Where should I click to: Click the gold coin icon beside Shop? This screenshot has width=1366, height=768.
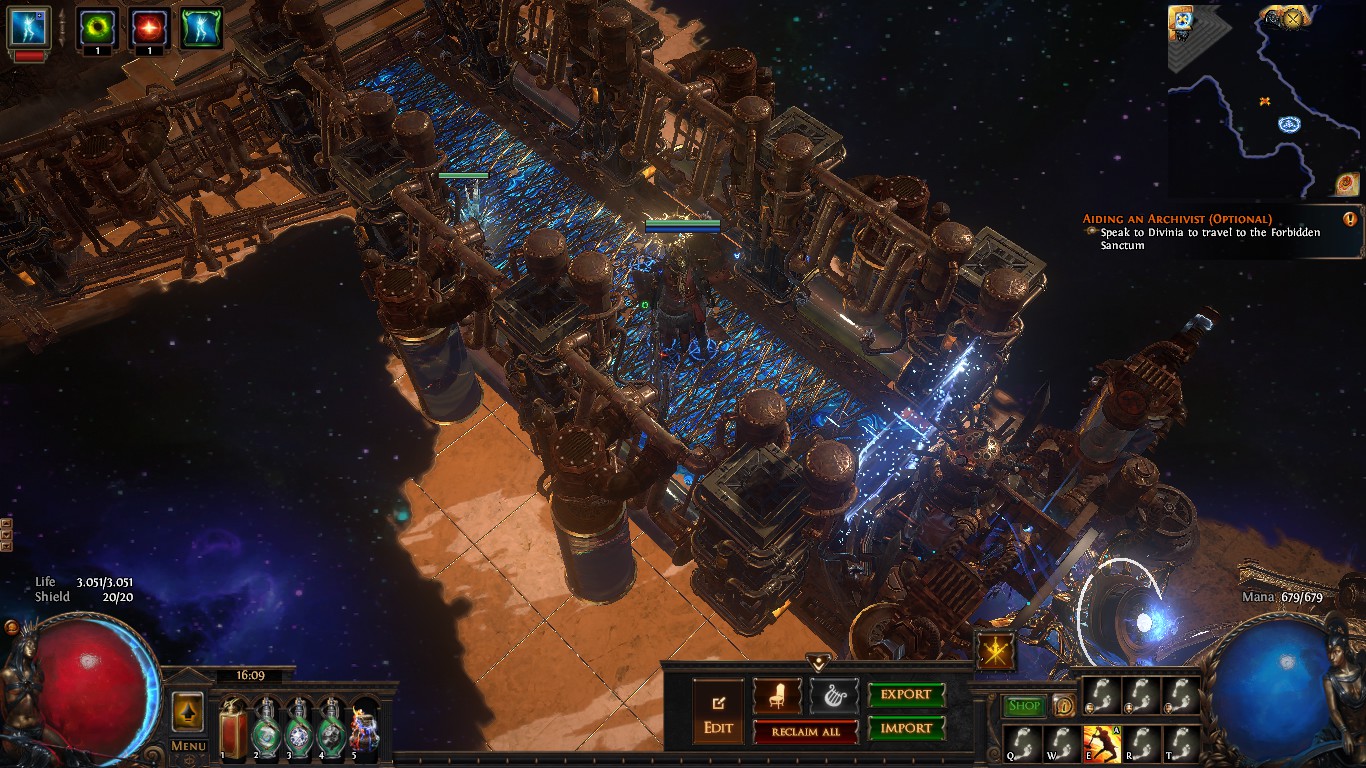click(1063, 706)
